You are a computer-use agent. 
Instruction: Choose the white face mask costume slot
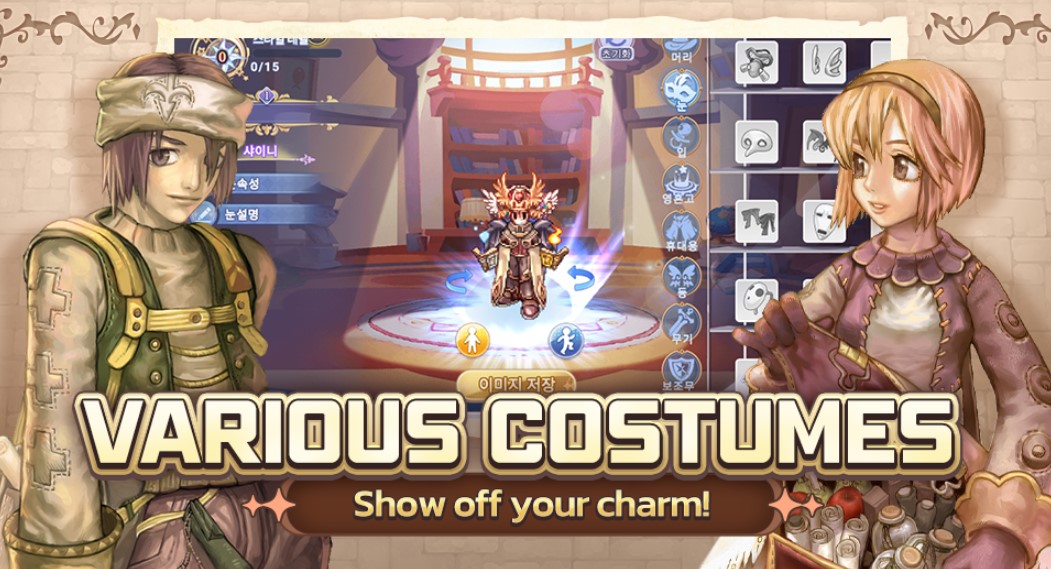click(824, 221)
